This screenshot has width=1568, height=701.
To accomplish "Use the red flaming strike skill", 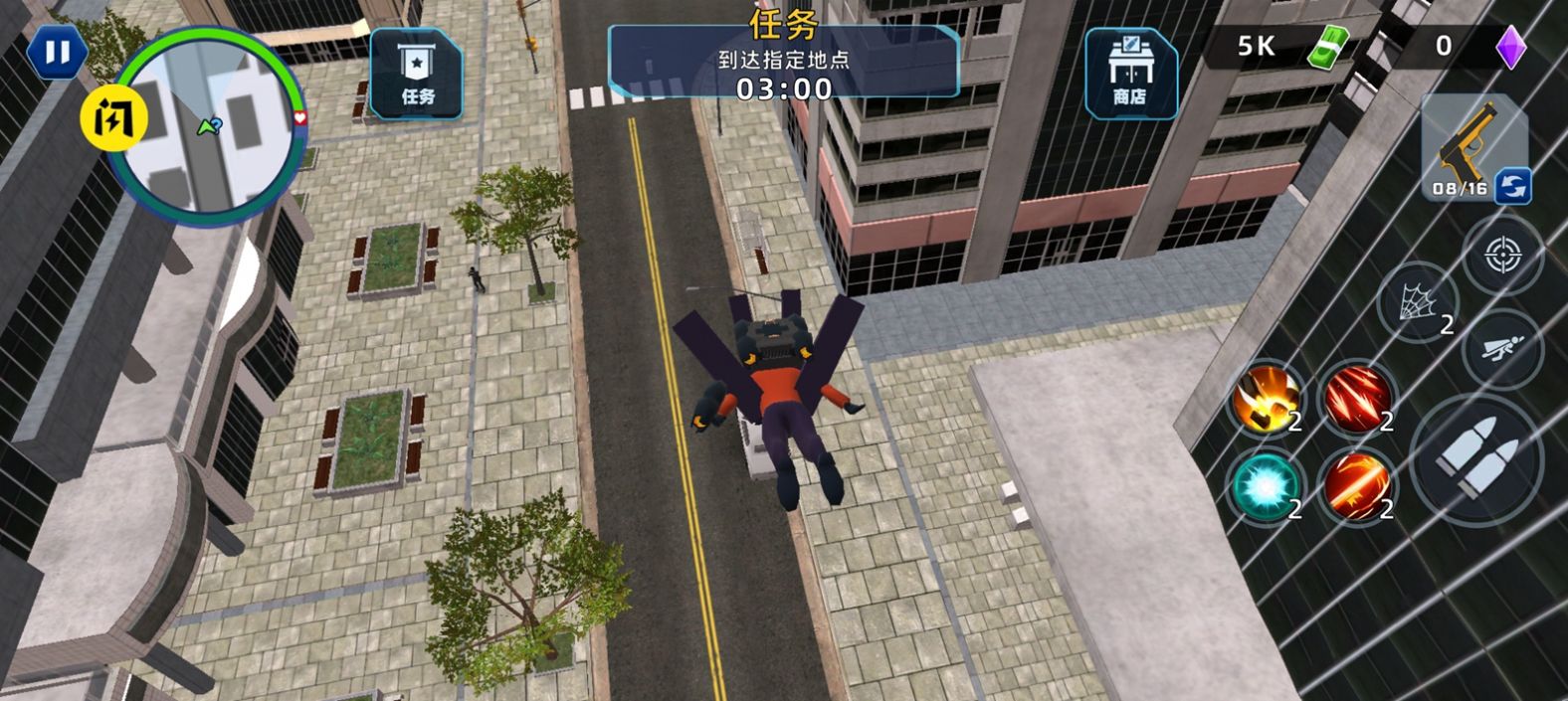I will pyautogui.click(x=1357, y=486).
